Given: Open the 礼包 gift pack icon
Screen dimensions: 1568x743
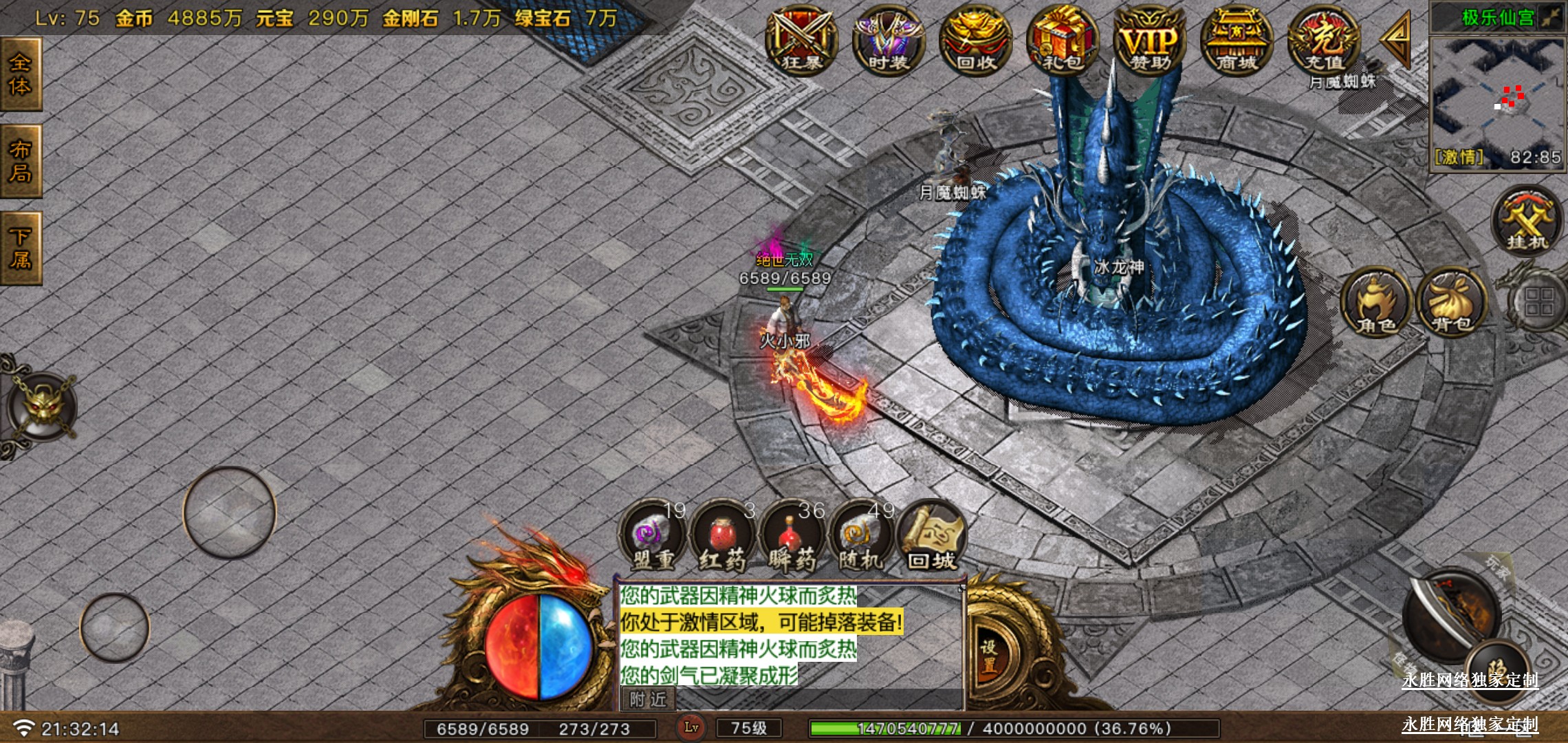Looking at the screenshot, I should (1063, 41).
